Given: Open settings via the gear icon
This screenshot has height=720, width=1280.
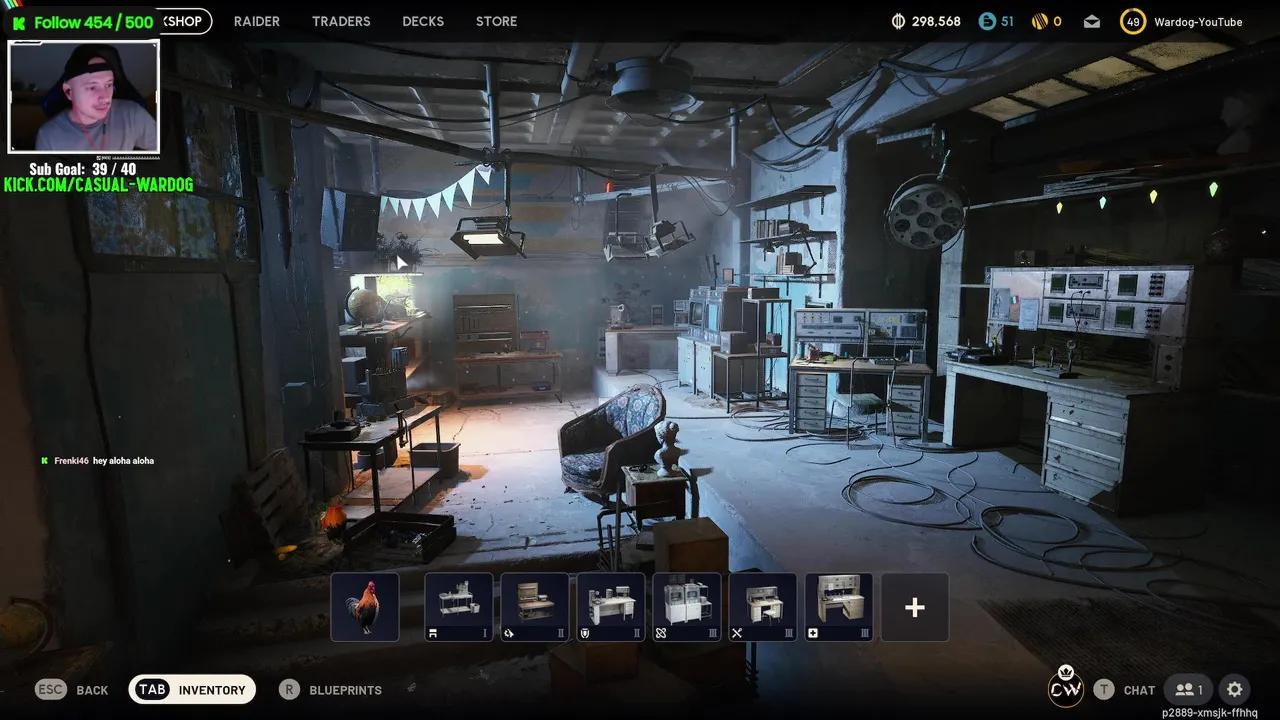Looking at the screenshot, I should pyautogui.click(x=1235, y=689).
